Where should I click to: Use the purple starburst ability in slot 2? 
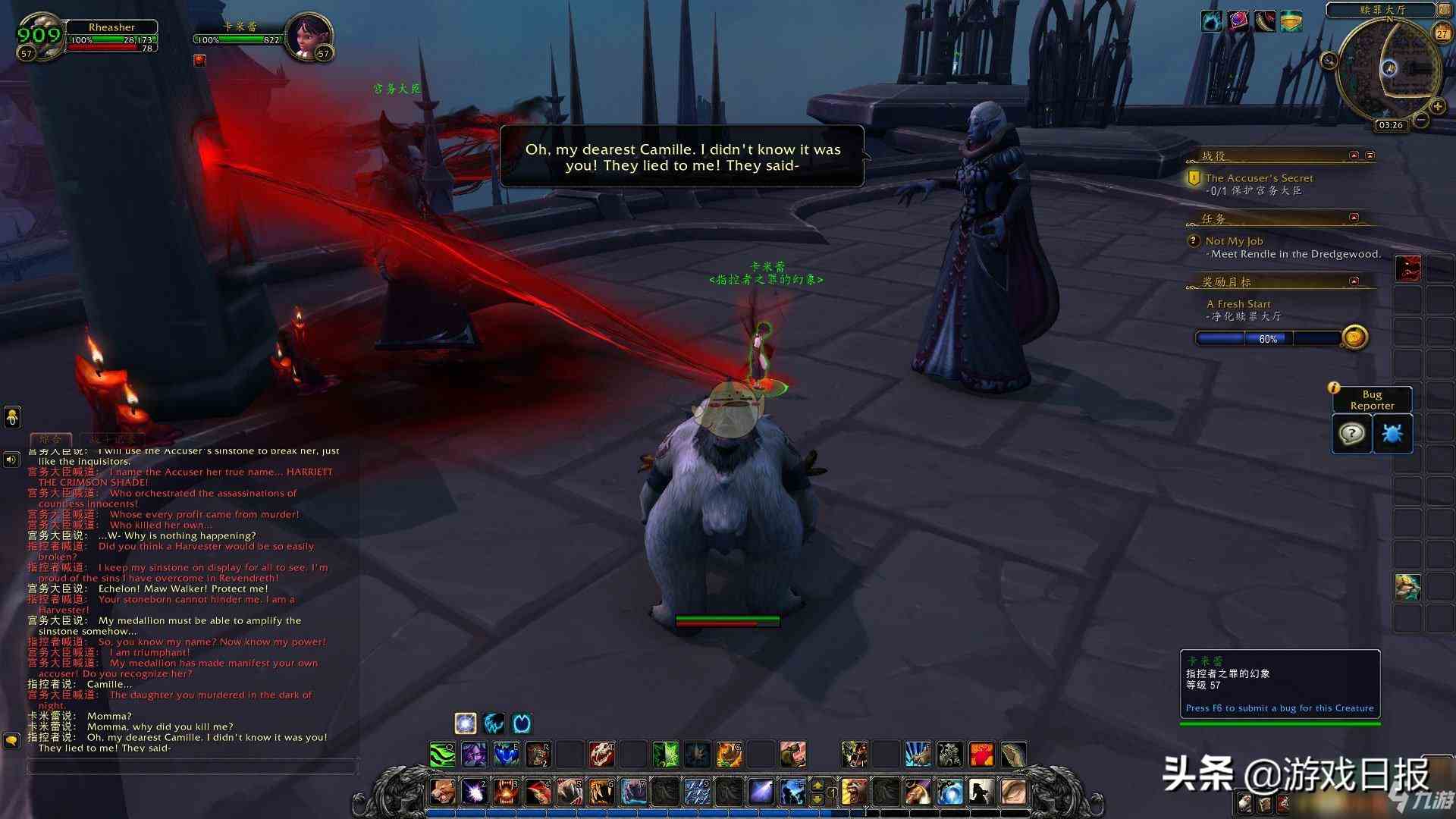pyautogui.click(x=475, y=792)
